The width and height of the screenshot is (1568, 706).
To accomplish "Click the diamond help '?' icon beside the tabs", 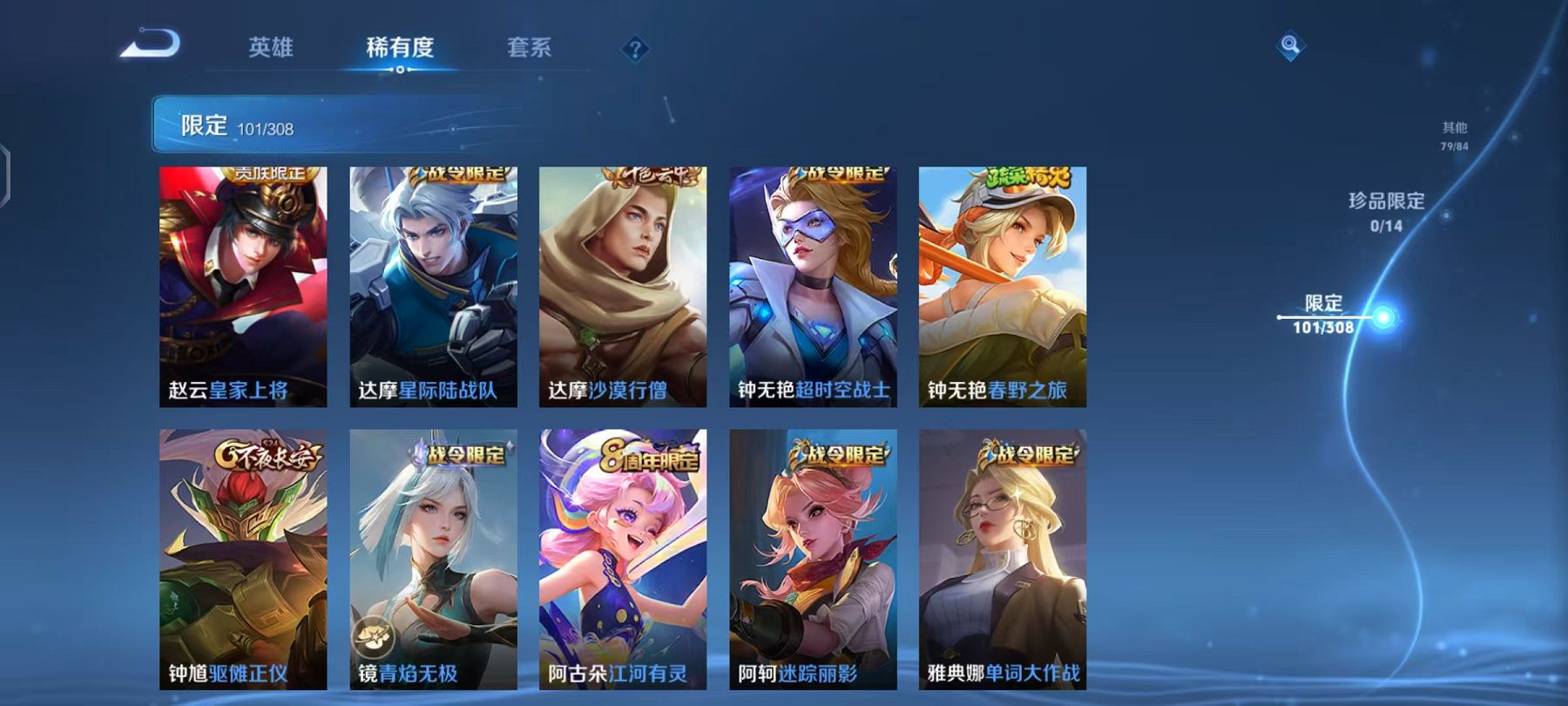I will (x=637, y=50).
